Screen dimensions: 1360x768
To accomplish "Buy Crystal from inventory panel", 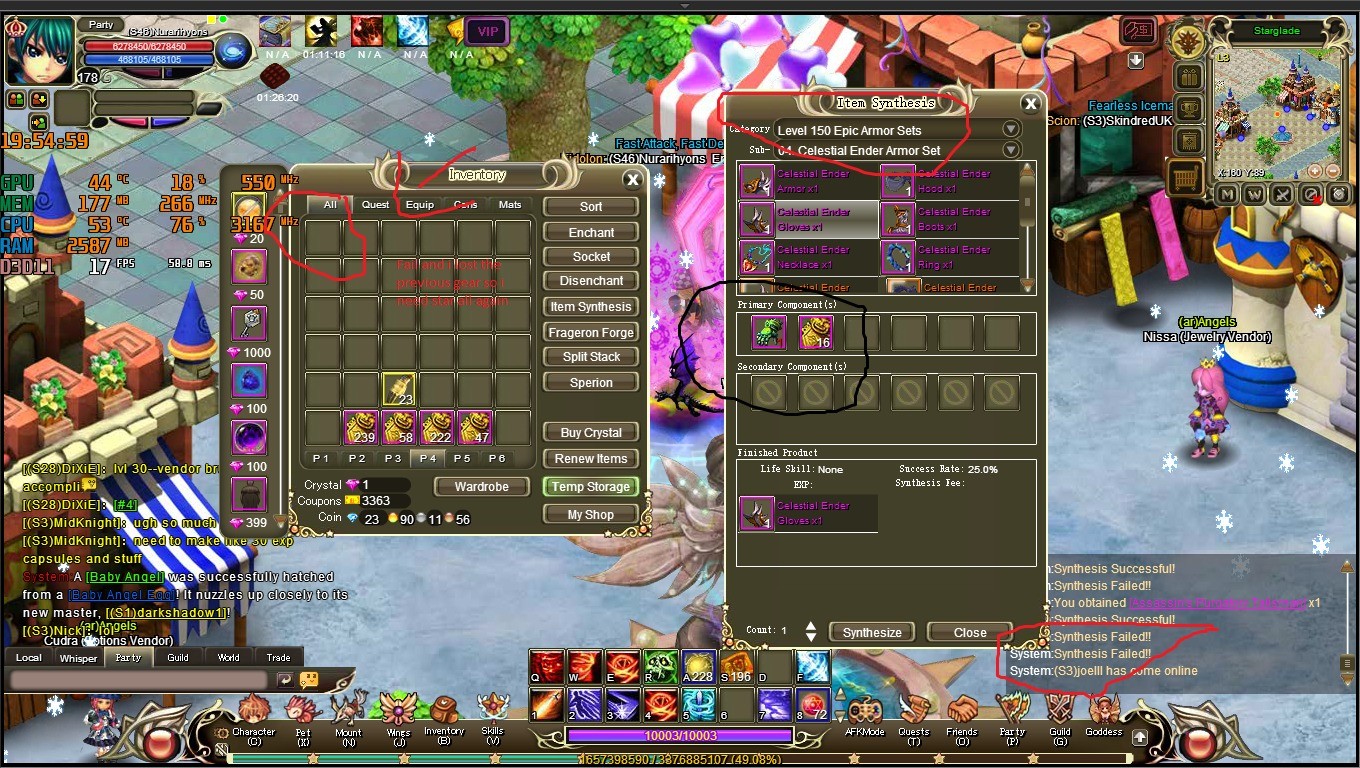I will coord(591,433).
